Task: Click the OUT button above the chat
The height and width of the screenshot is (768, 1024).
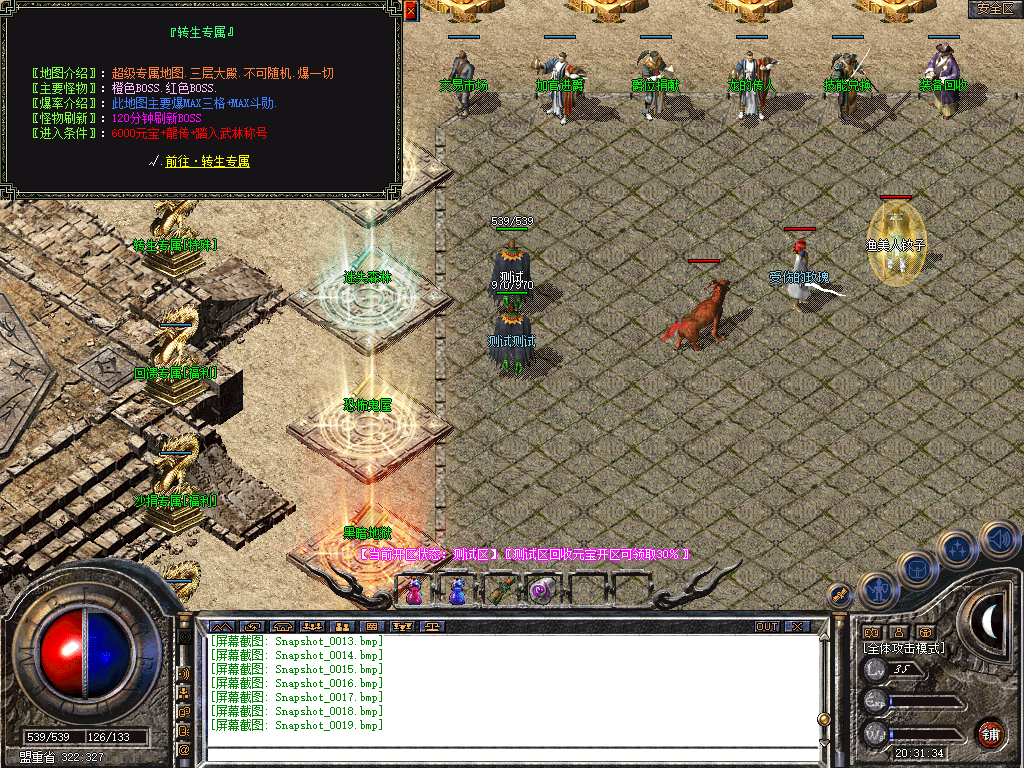Action: pyautogui.click(x=767, y=627)
